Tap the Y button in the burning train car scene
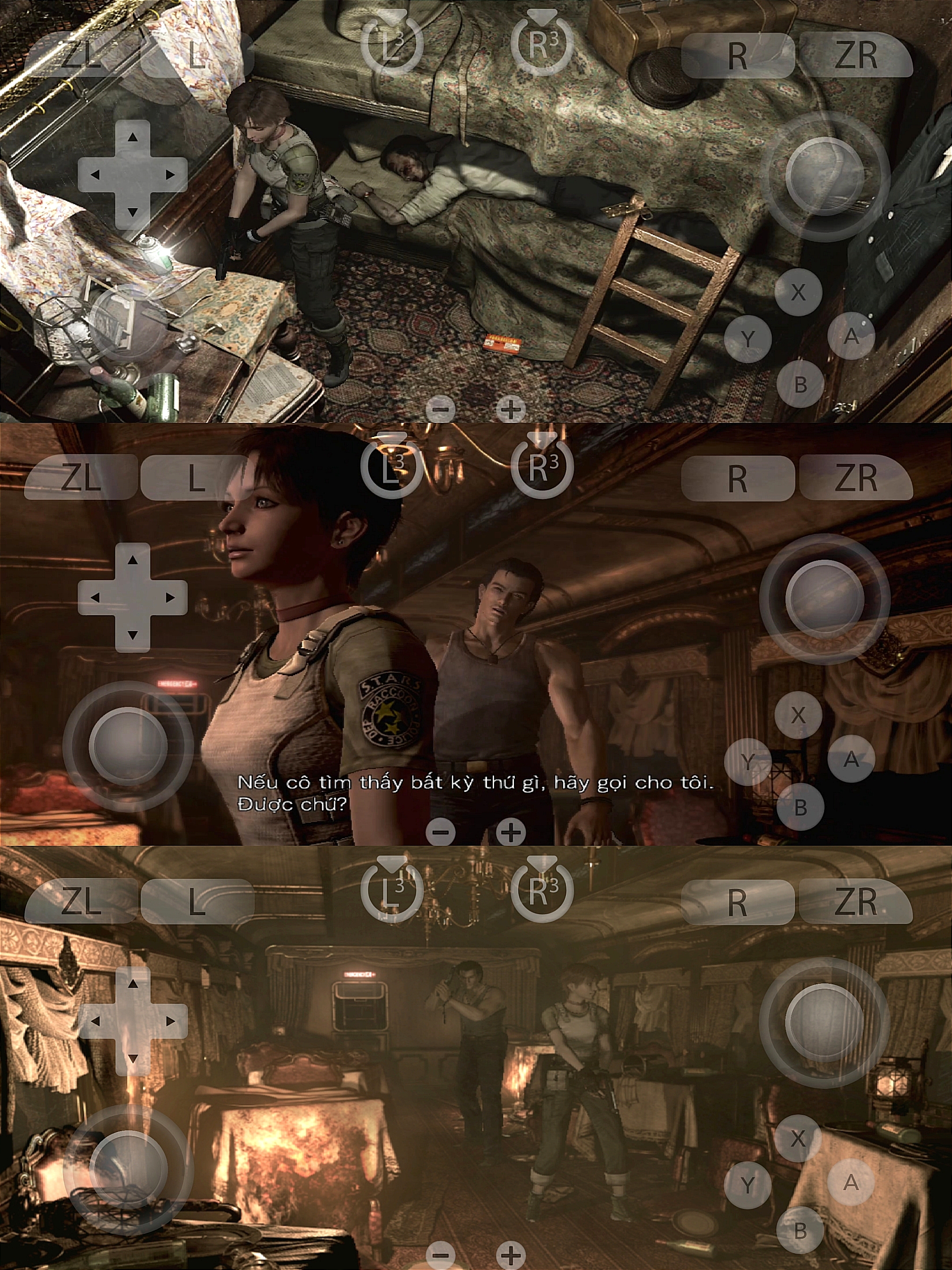 click(747, 1184)
